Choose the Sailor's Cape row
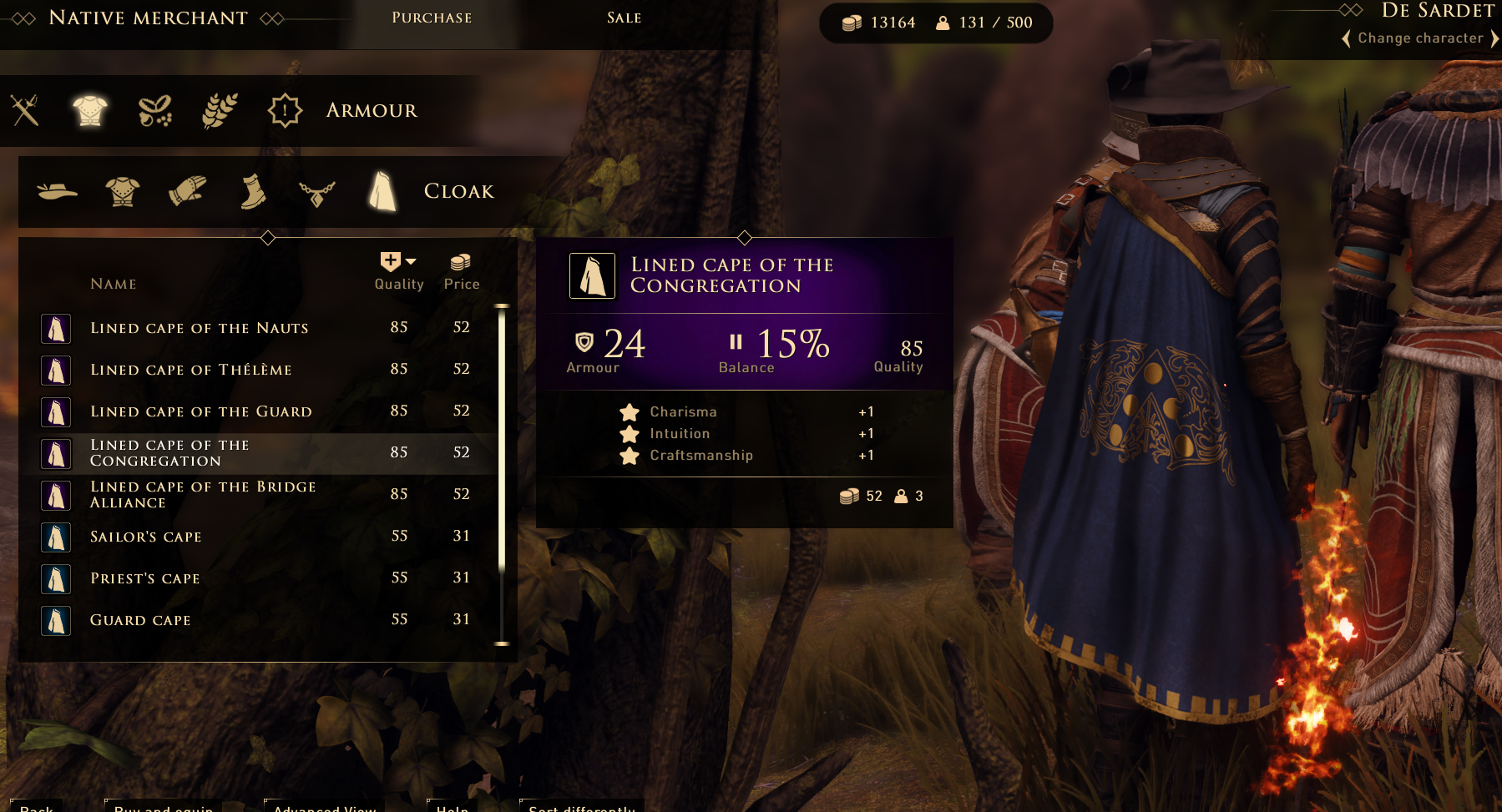The height and width of the screenshot is (812, 1502). click(145, 537)
